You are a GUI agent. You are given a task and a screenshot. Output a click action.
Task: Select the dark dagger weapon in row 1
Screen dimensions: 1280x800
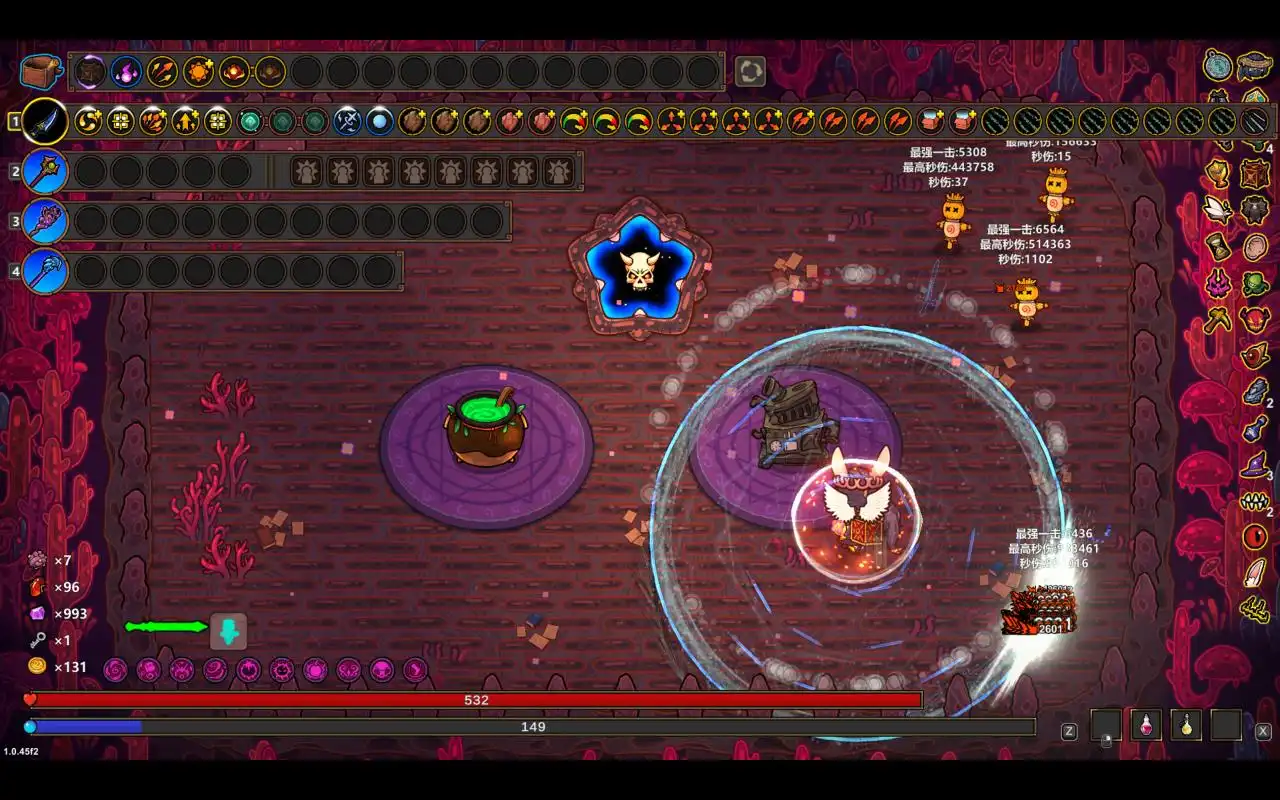tap(45, 122)
